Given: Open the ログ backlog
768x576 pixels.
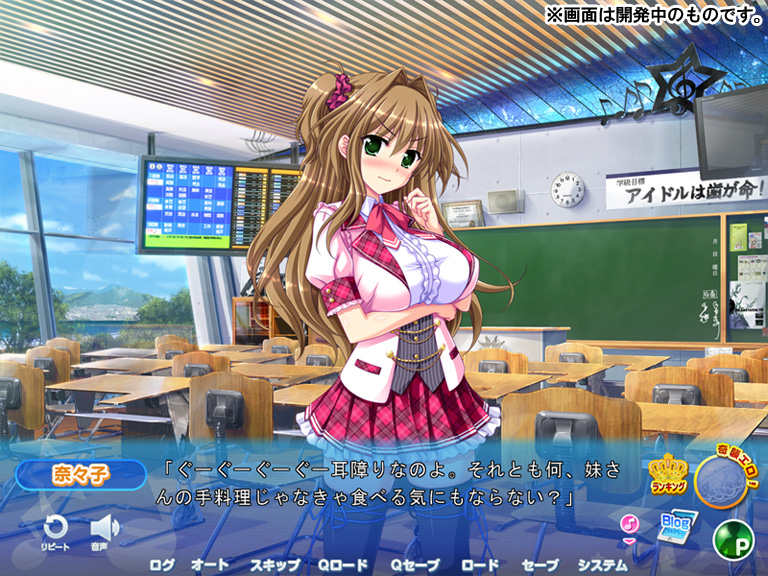Looking at the screenshot, I should pyautogui.click(x=161, y=564).
